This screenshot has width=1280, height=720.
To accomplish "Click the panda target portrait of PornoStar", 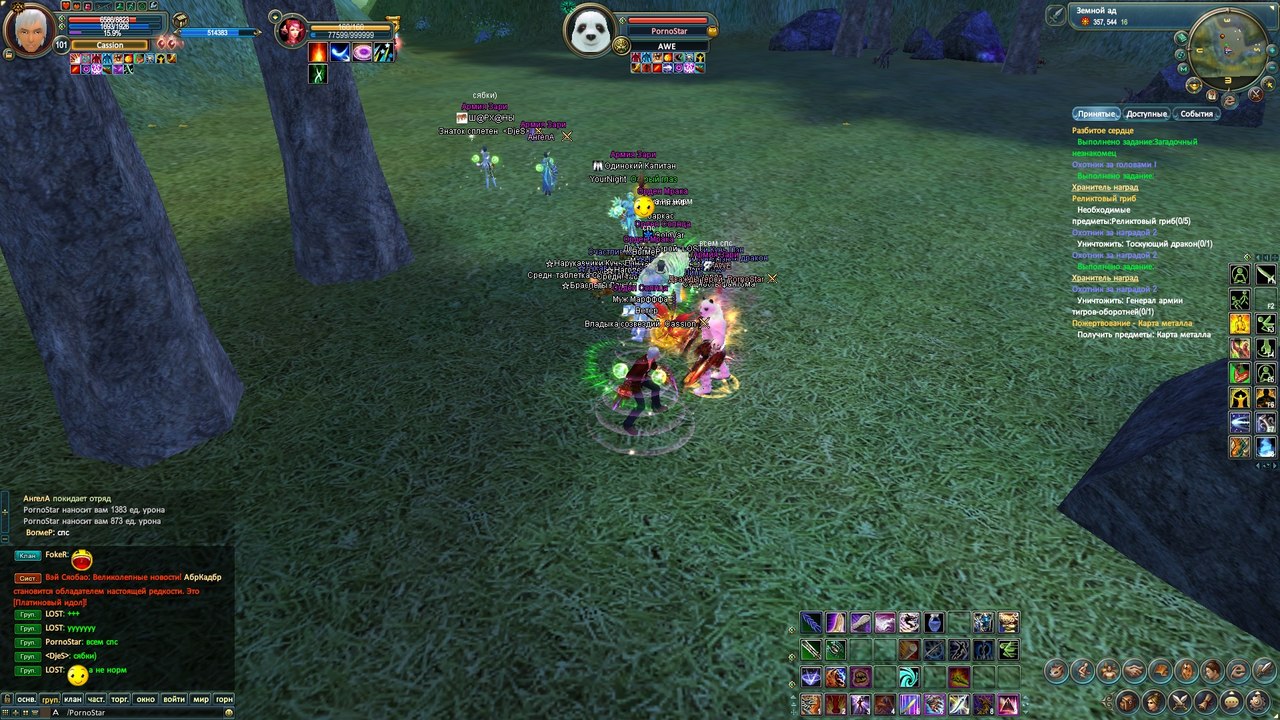I will (x=588, y=30).
